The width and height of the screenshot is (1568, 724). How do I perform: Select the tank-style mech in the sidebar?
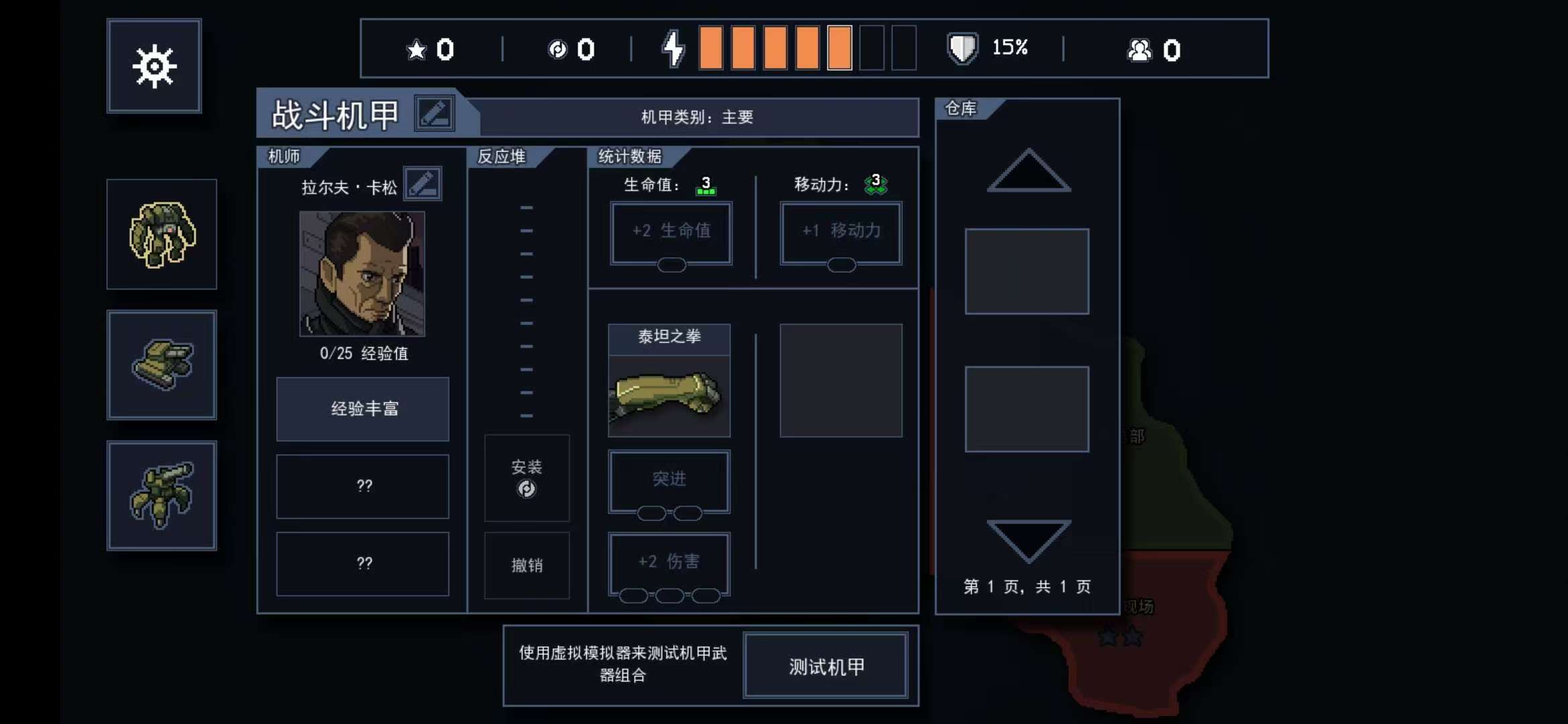pos(162,365)
